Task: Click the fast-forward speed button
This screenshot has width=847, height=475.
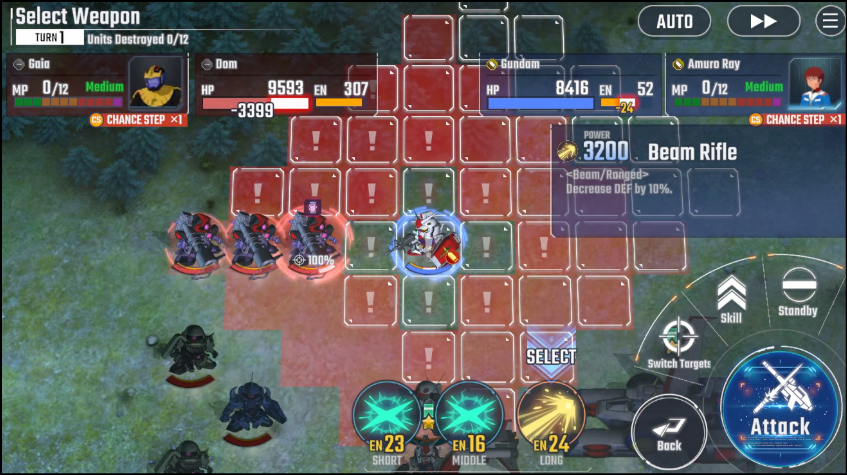Action: [763, 20]
